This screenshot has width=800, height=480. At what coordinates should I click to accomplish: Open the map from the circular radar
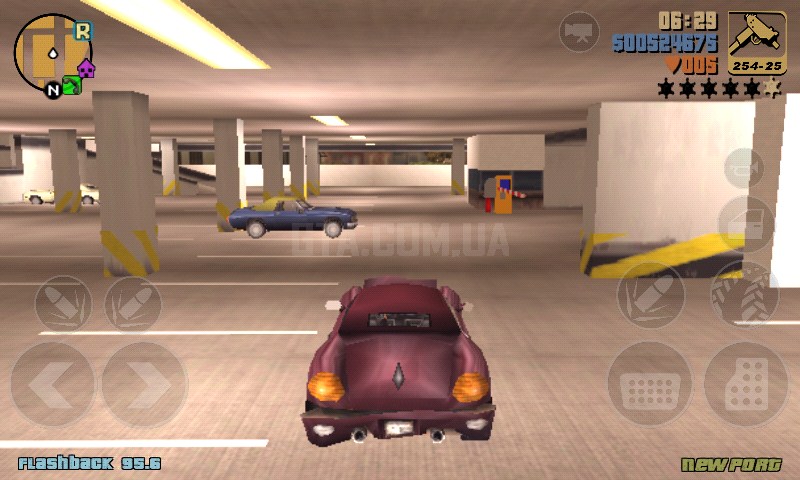coord(53,53)
